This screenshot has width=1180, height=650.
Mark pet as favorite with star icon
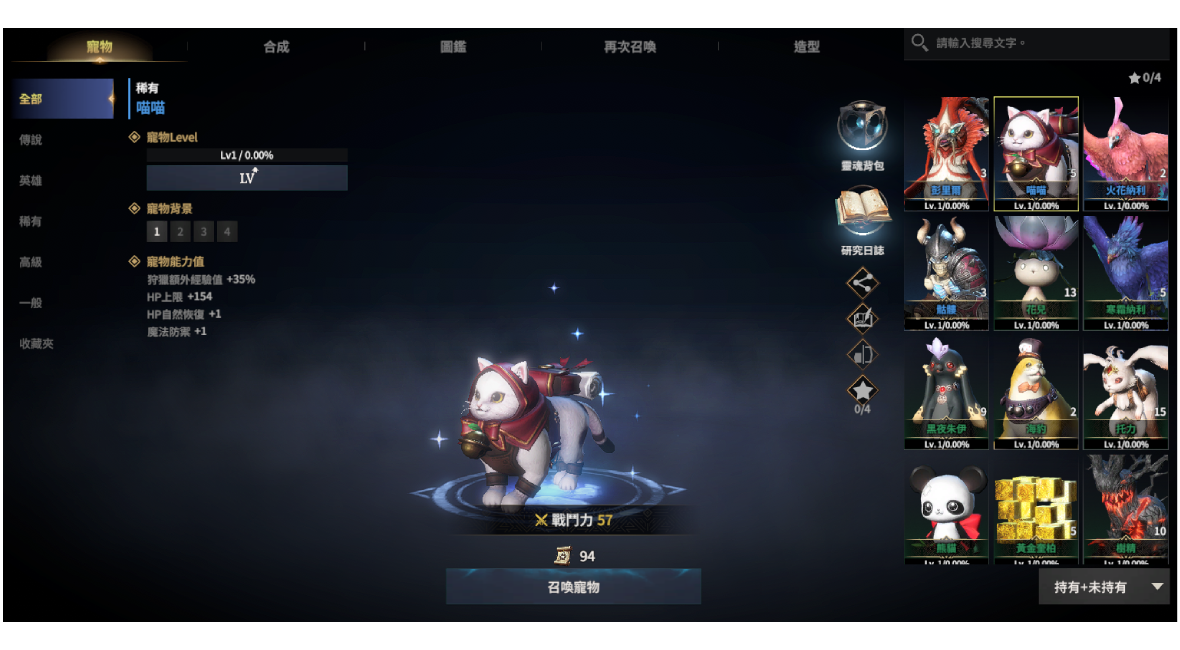tap(862, 390)
